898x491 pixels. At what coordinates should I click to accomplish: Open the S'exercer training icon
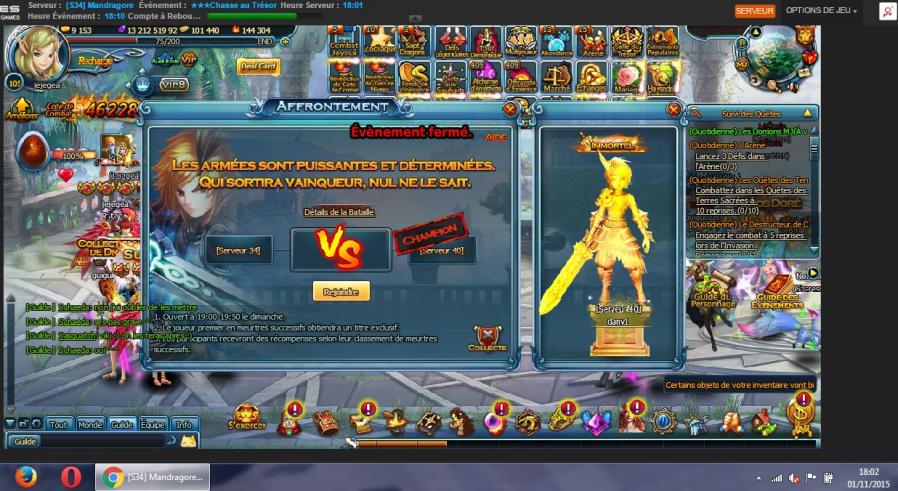(x=246, y=419)
